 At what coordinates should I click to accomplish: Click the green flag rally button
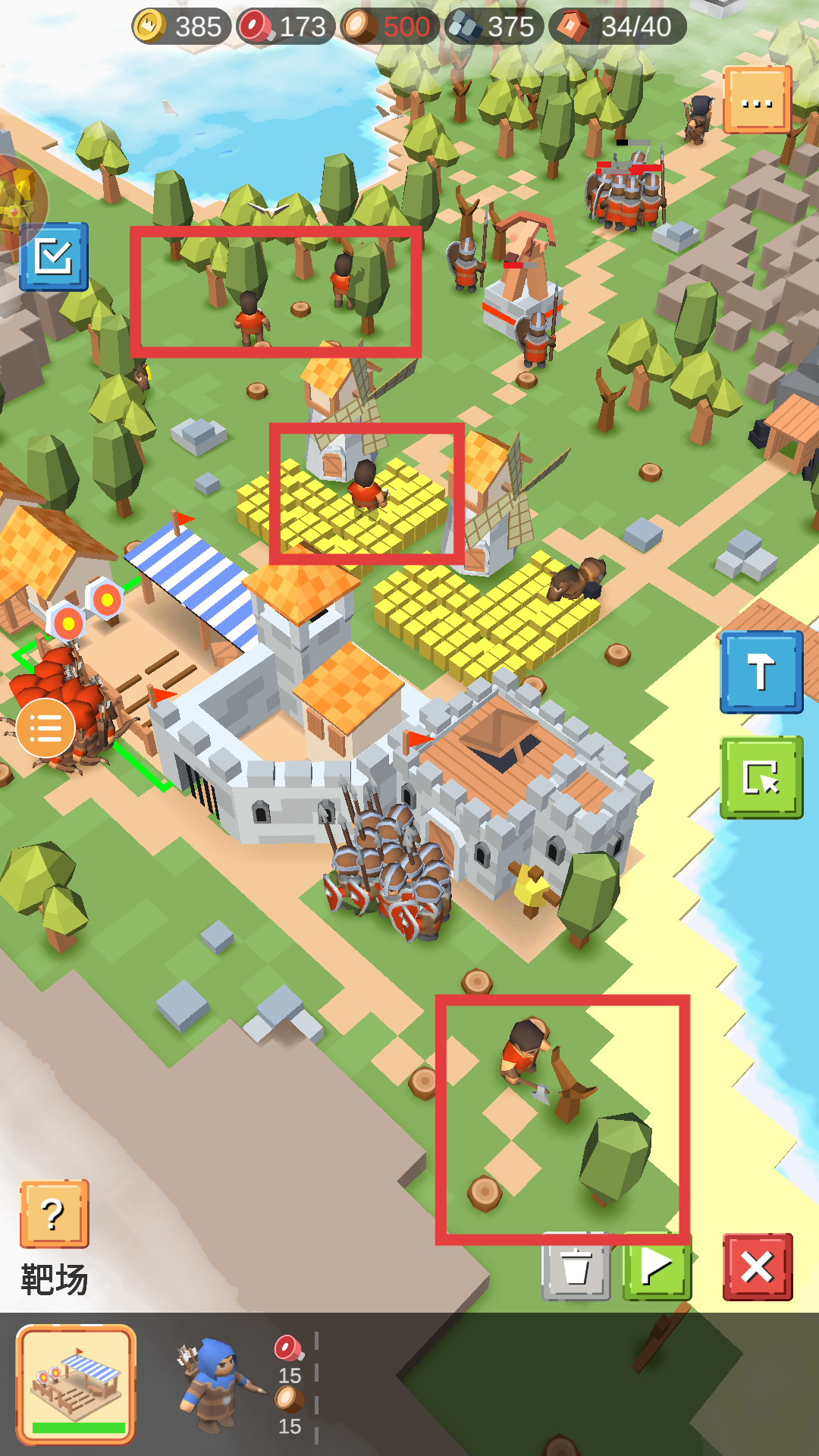pyautogui.click(x=657, y=1267)
